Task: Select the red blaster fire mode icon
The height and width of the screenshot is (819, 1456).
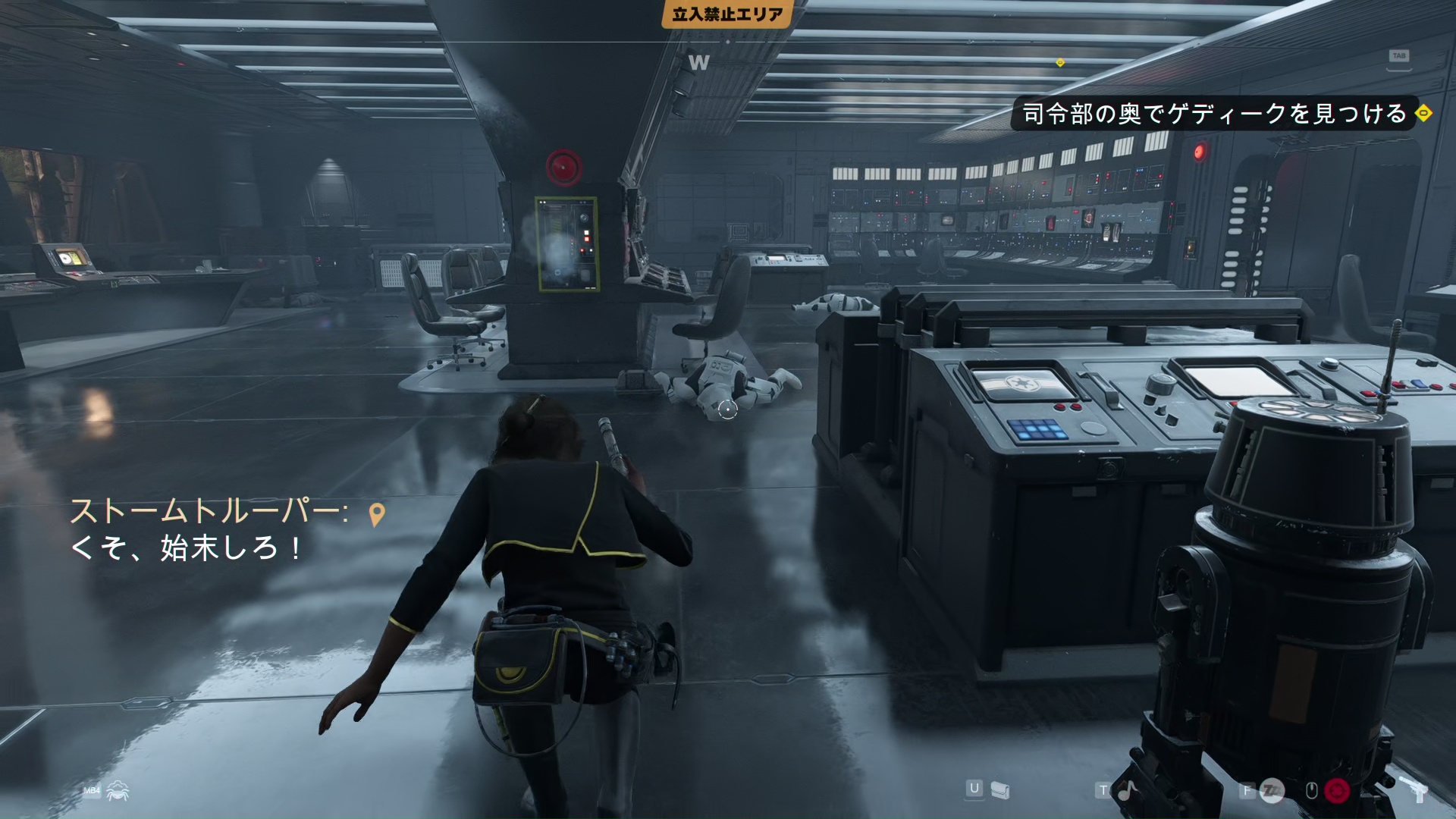Action: tap(1336, 791)
